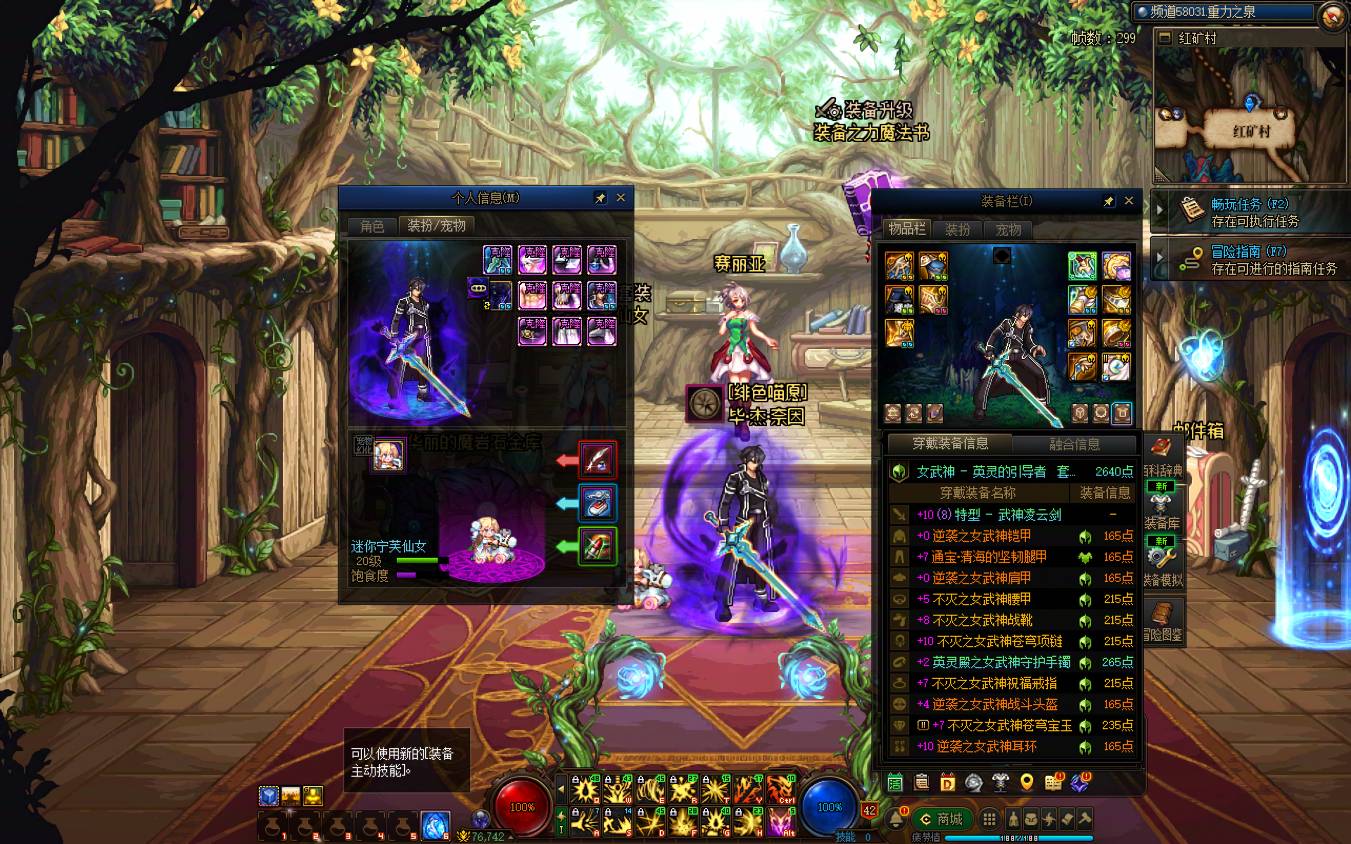Close the 个人信息 window

[x=621, y=198]
